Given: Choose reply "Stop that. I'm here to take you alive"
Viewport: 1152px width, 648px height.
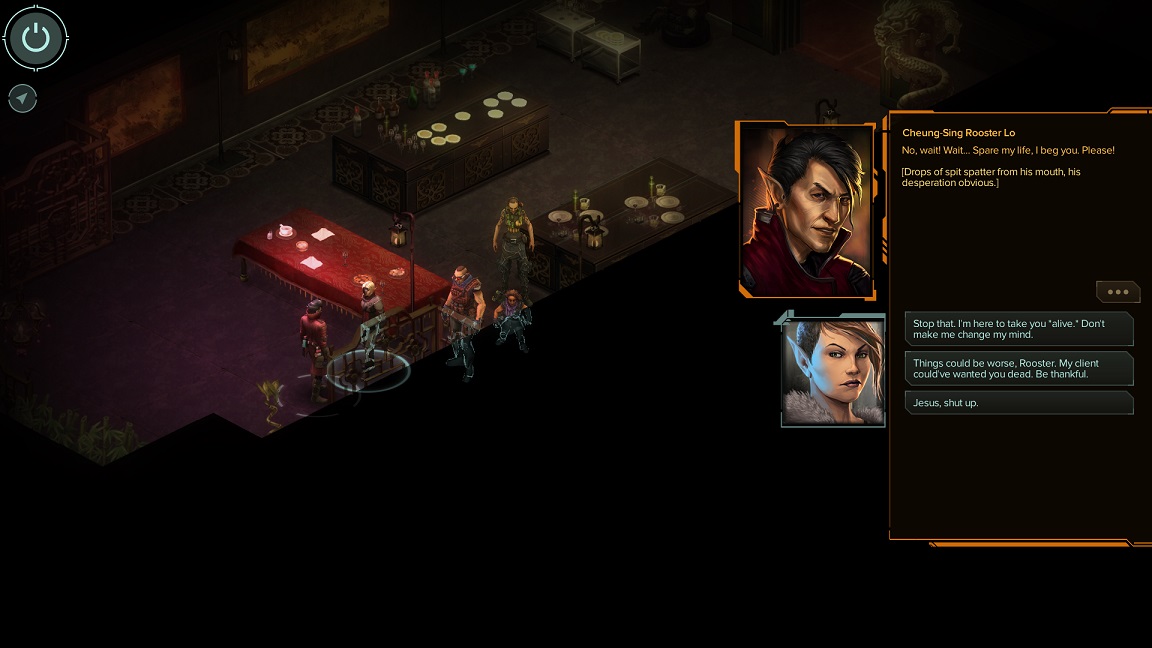Looking at the screenshot, I should pyautogui.click(x=1018, y=330).
